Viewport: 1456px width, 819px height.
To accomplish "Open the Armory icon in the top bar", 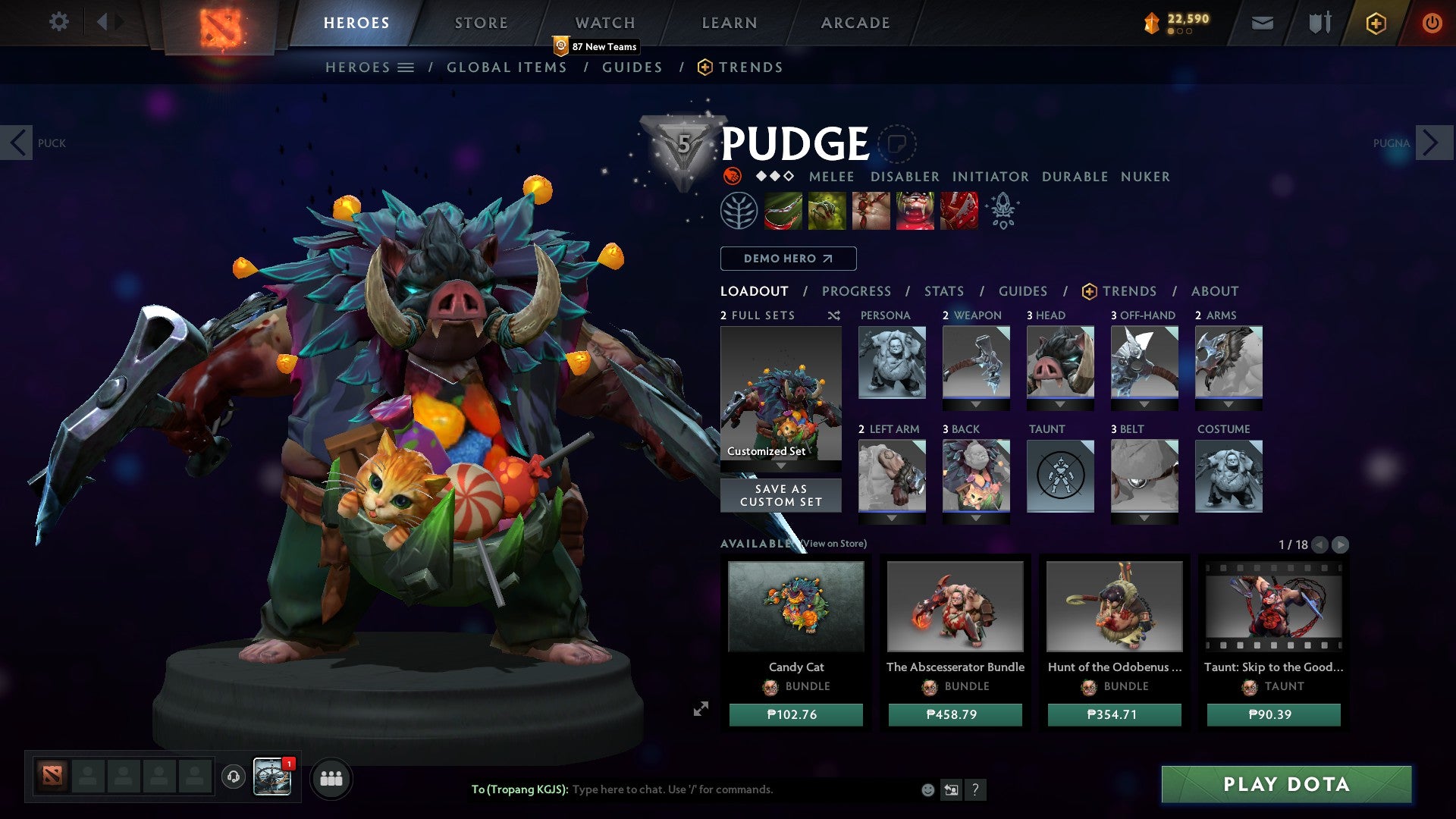I will click(1319, 23).
